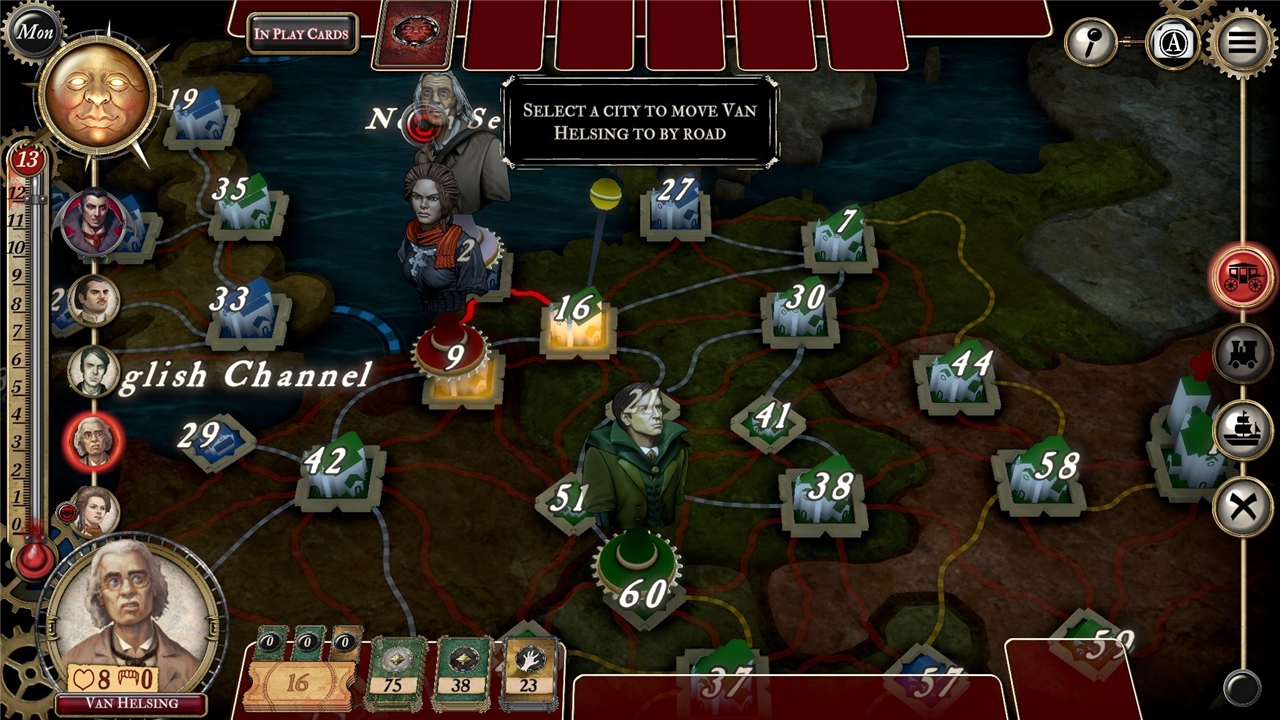Choose the ship sea movement option
The image size is (1280, 720).
[1242, 430]
